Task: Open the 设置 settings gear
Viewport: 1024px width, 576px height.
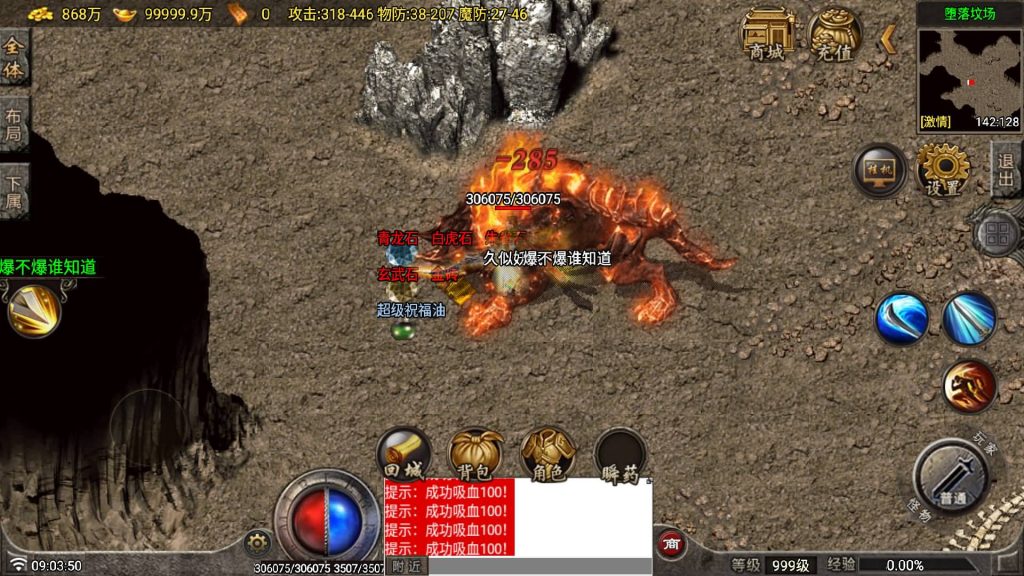Action: tap(943, 170)
